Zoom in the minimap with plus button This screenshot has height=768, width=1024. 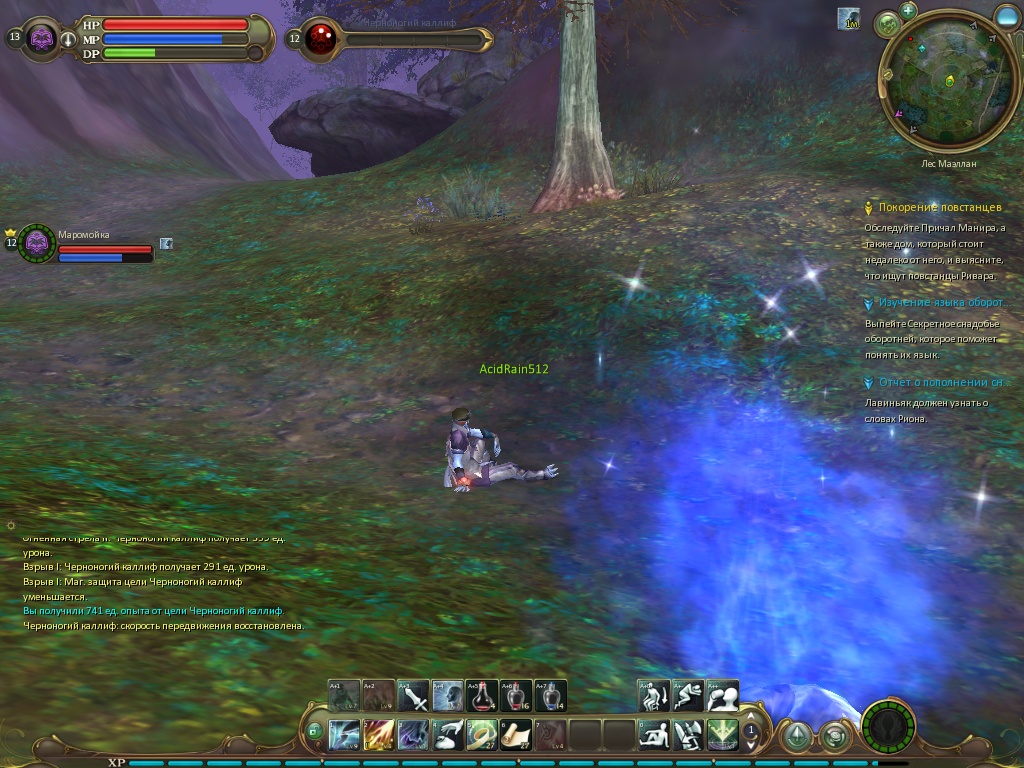[x=908, y=10]
